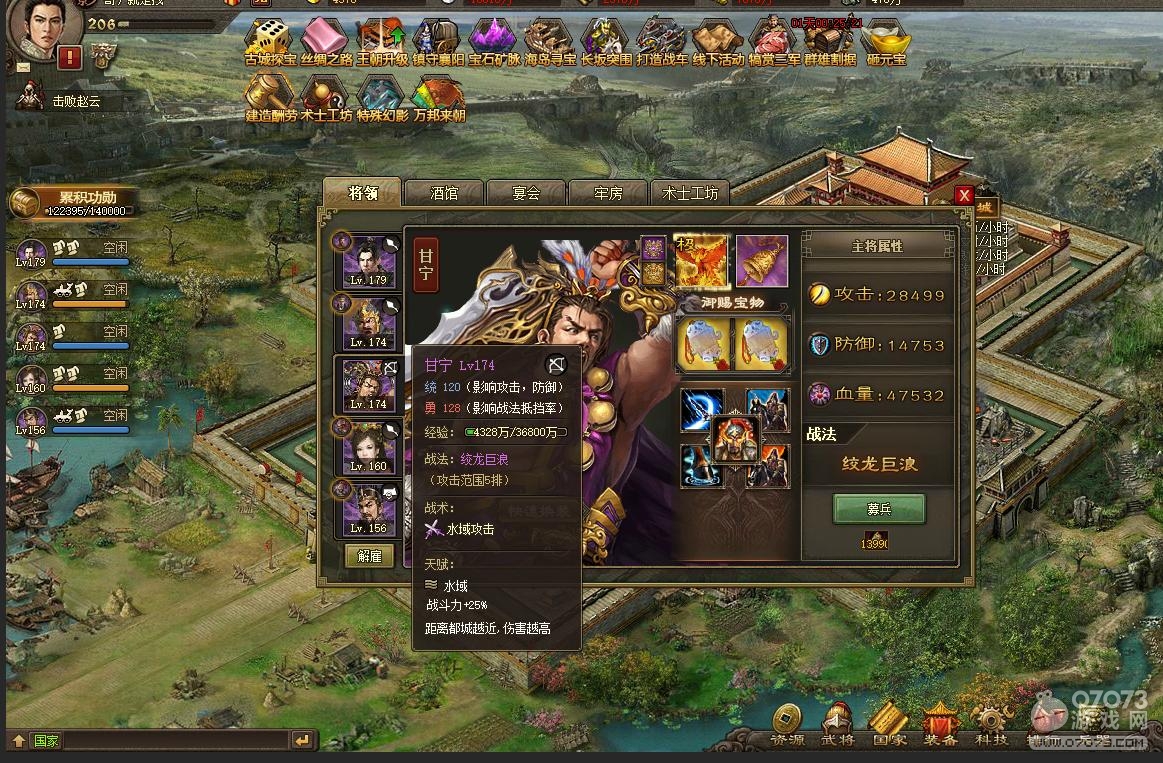Choose the Lv.156 general portrait in the panel list

(369, 510)
